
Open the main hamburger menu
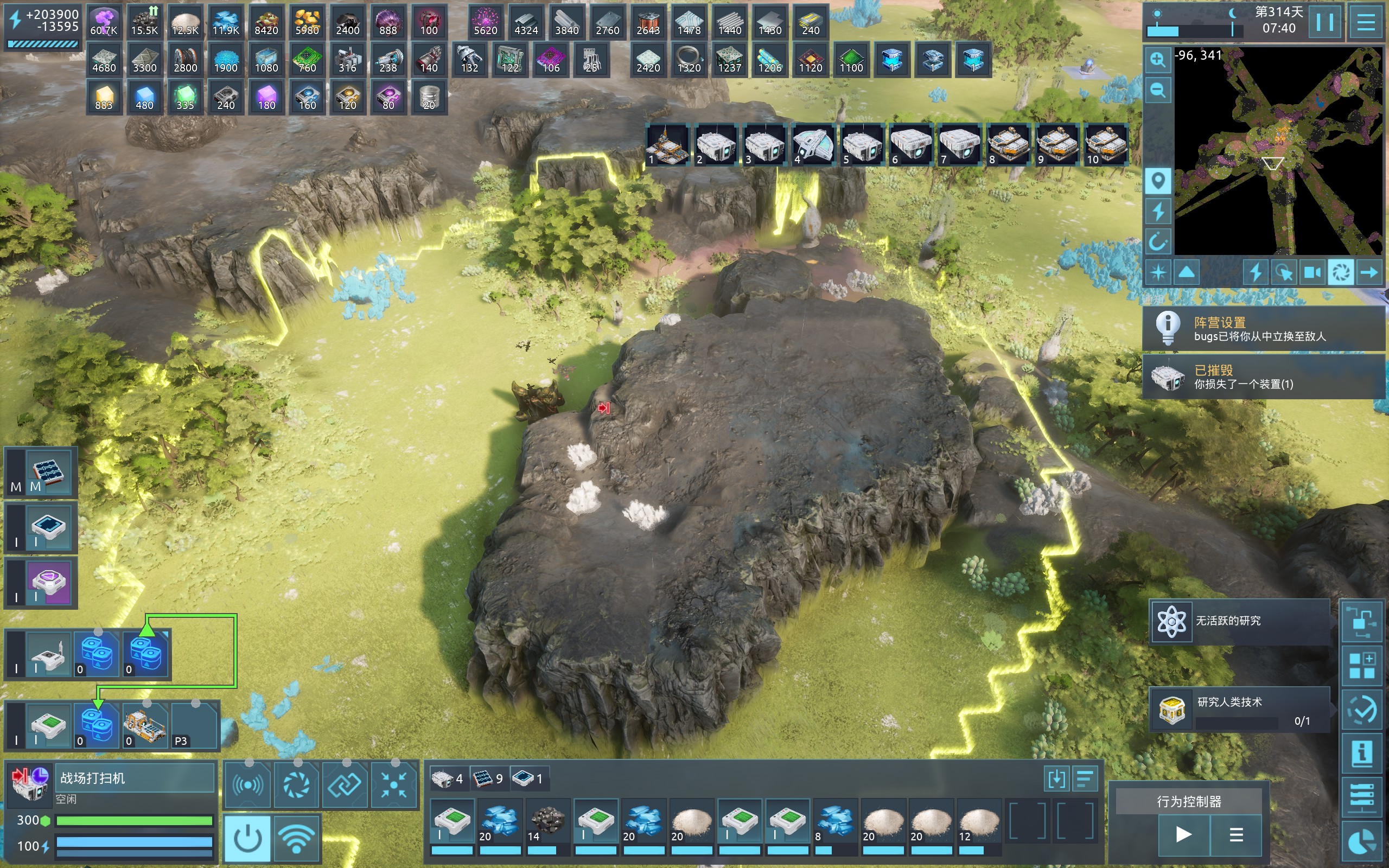coord(1365,22)
